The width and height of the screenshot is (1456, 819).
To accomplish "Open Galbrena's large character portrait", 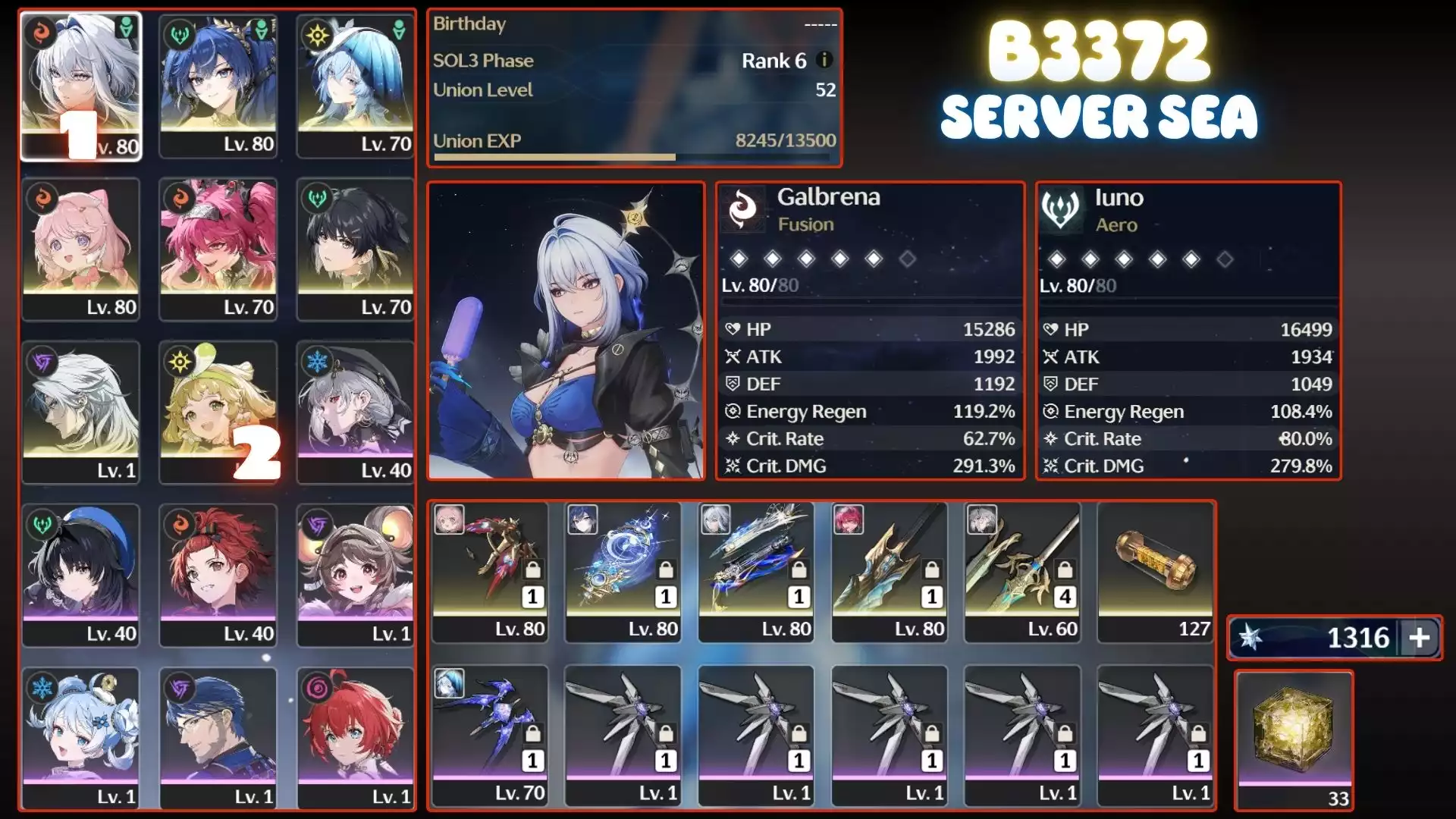I will [566, 331].
